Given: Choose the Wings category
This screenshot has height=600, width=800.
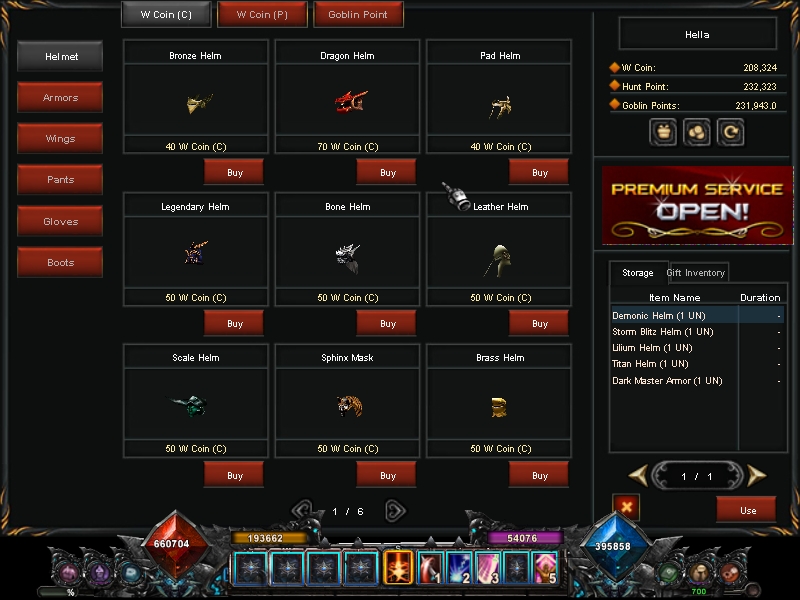Looking at the screenshot, I should click(60, 139).
